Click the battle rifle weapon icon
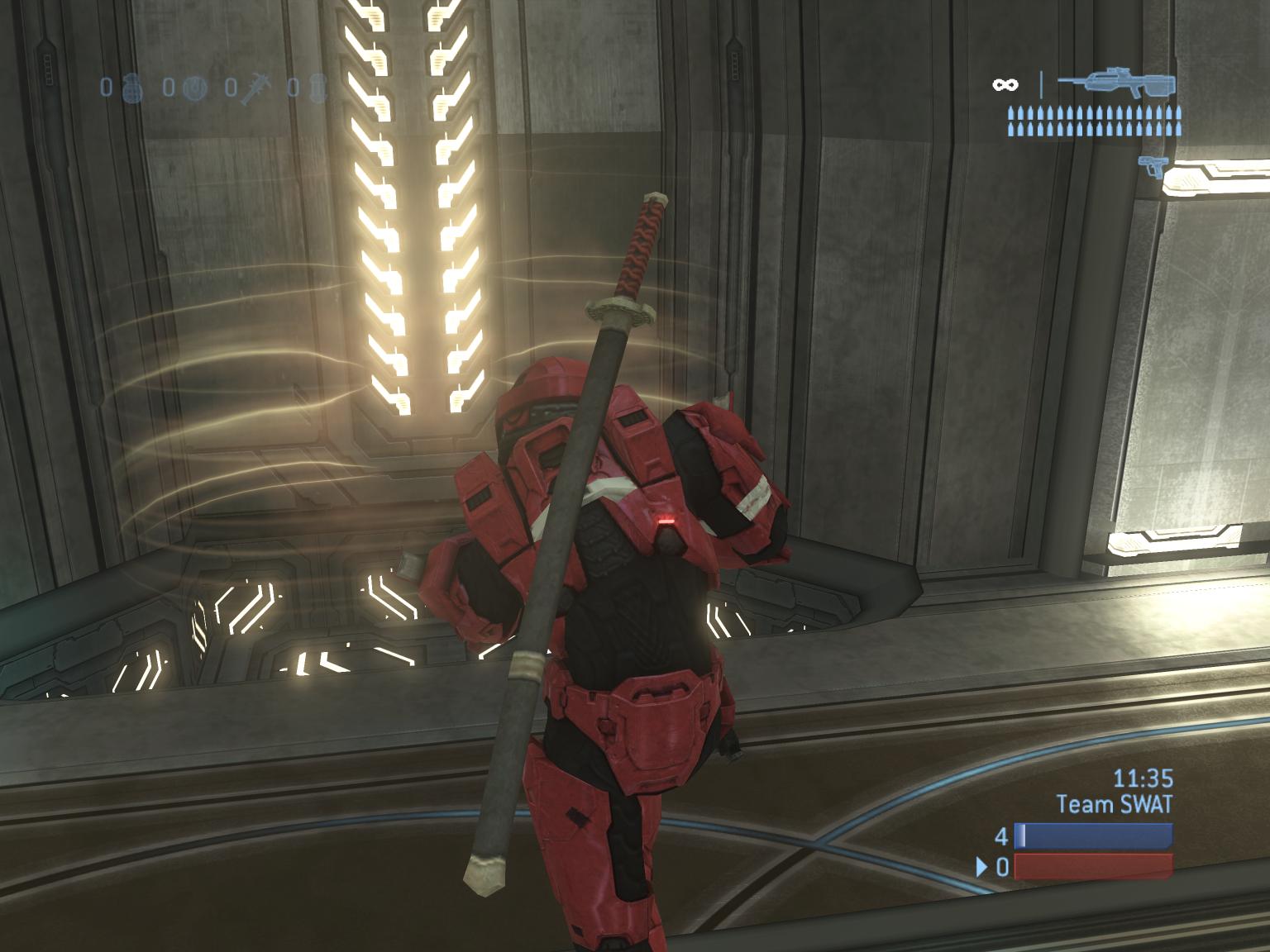 pyautogui.click(x=1115, y=84)
